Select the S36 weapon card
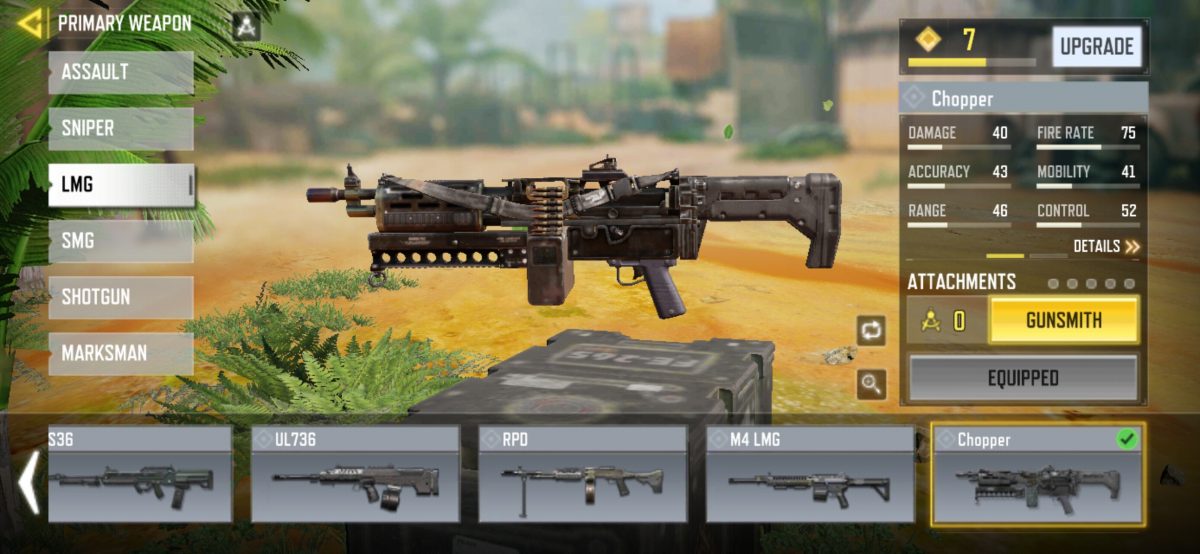Screen dimensions: 1200x554 [139, 474]
